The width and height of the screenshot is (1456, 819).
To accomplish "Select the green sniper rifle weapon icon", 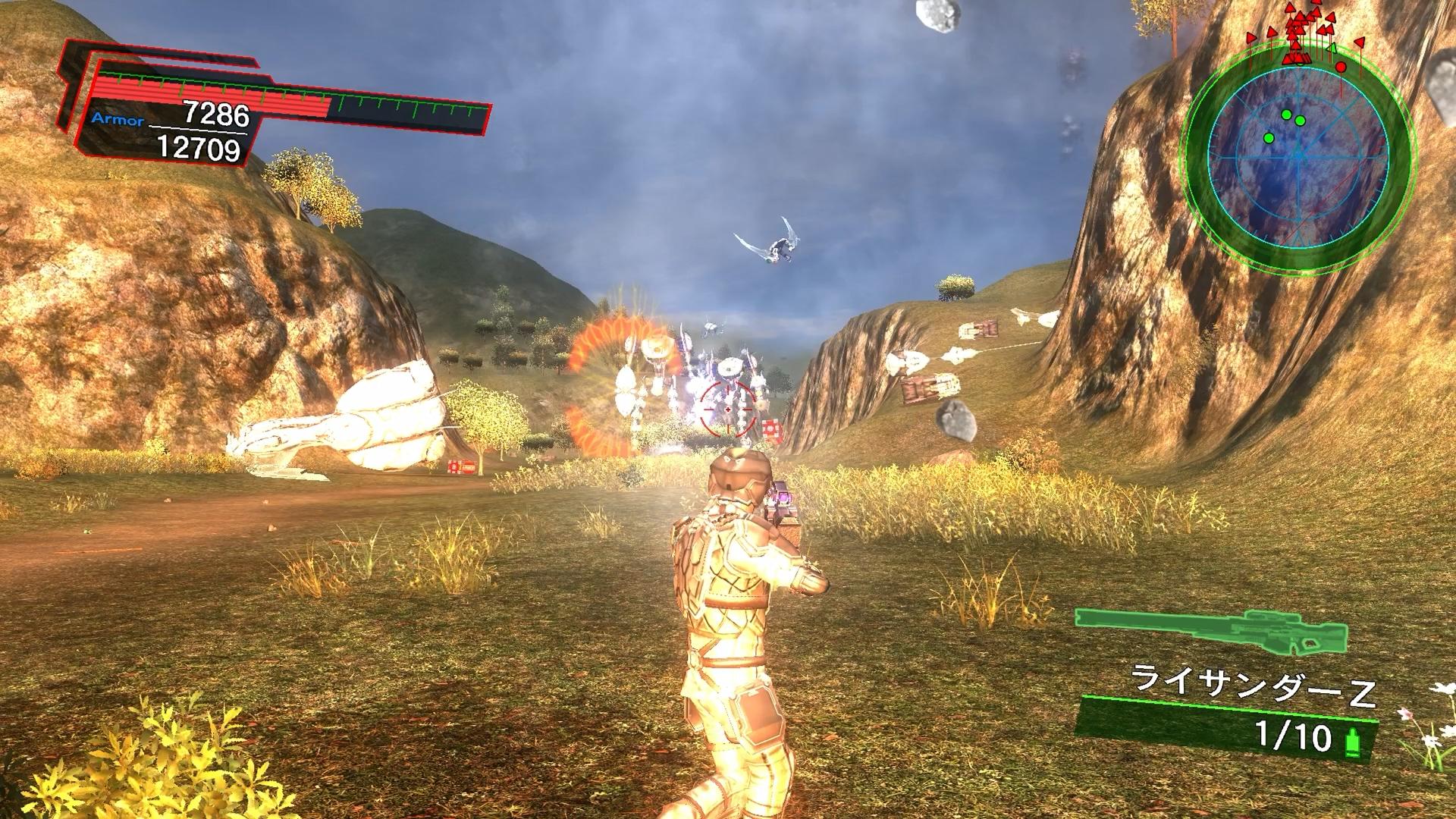I will click(x=1211, y=631).
